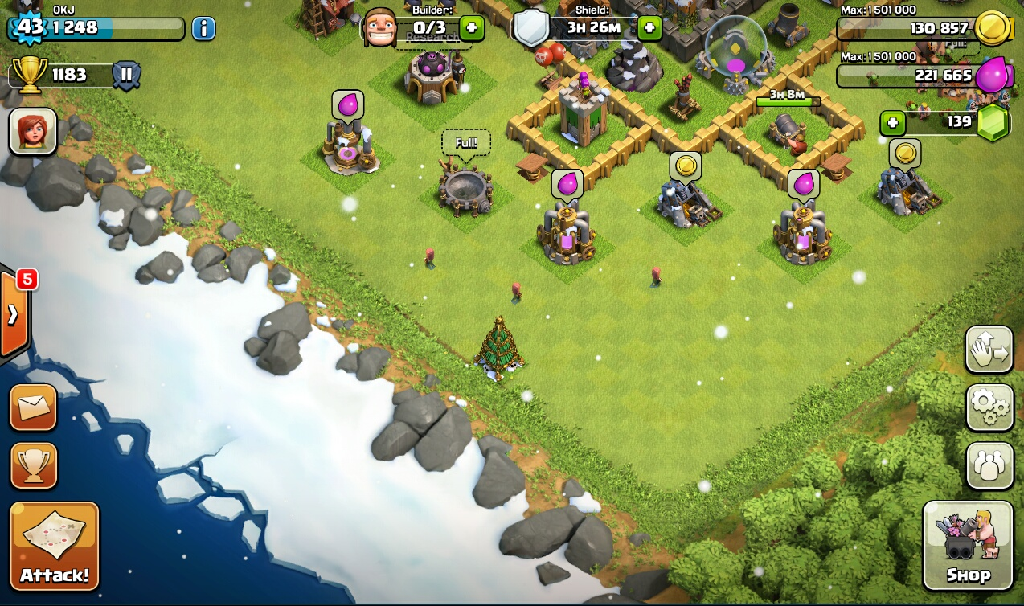The image size is (1024, 606).
Task: Enter layout edit mode with hand icon
Action: click(x=989, y=349)
